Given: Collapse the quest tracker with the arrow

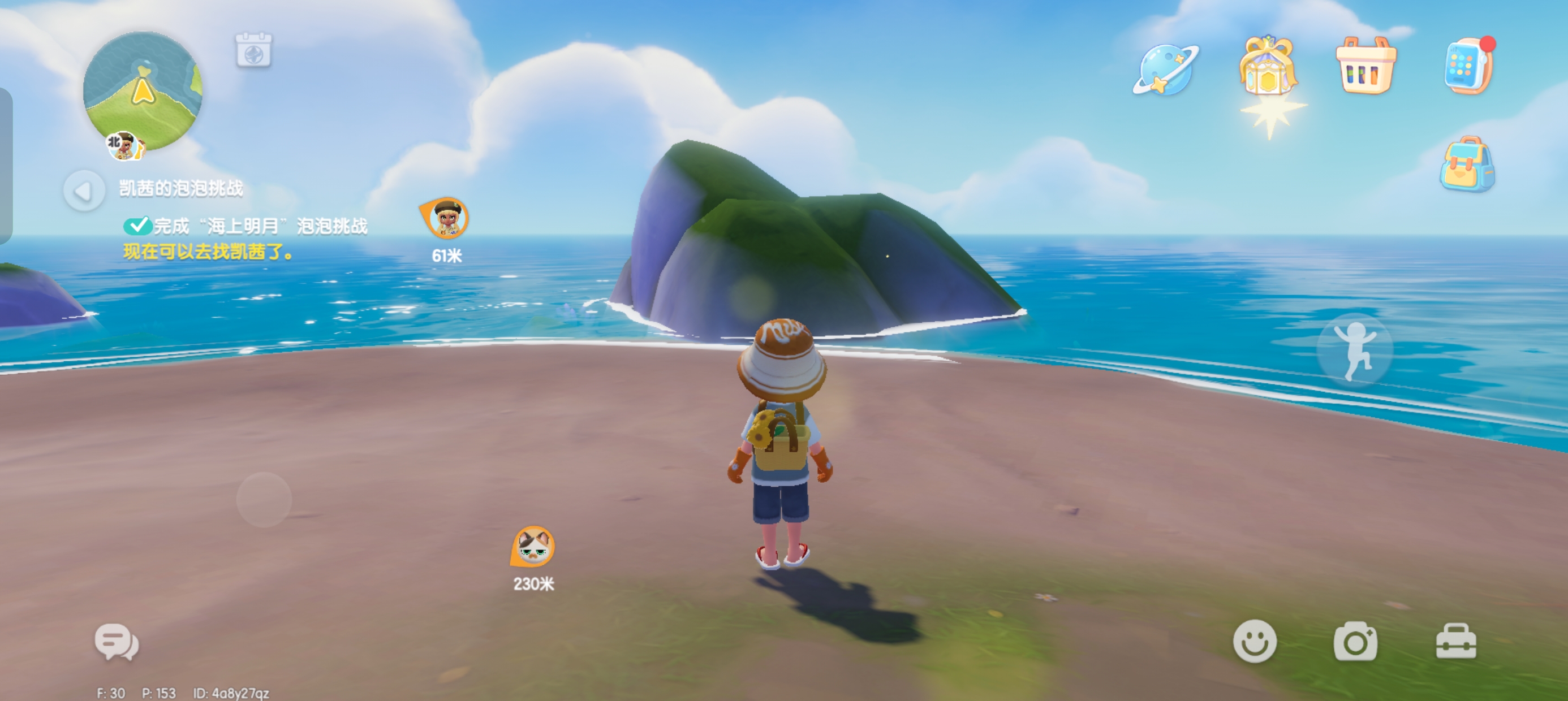Looking at the screenshot, I should (83, 191).
